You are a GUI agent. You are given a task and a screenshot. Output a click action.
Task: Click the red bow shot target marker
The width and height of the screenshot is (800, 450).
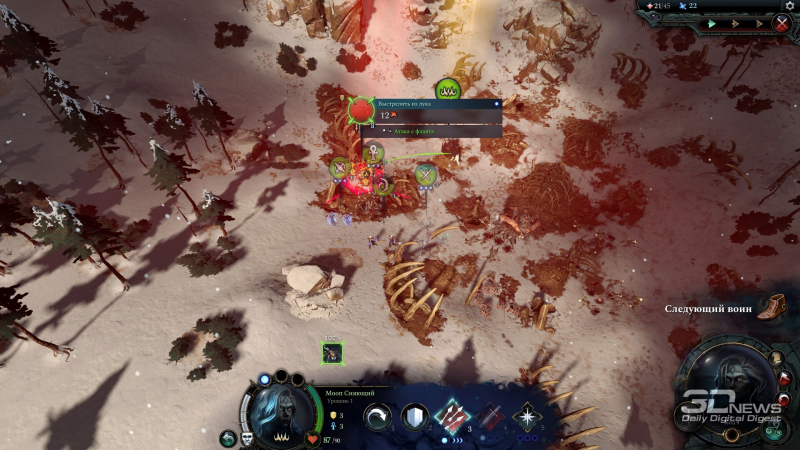[360, 109]
